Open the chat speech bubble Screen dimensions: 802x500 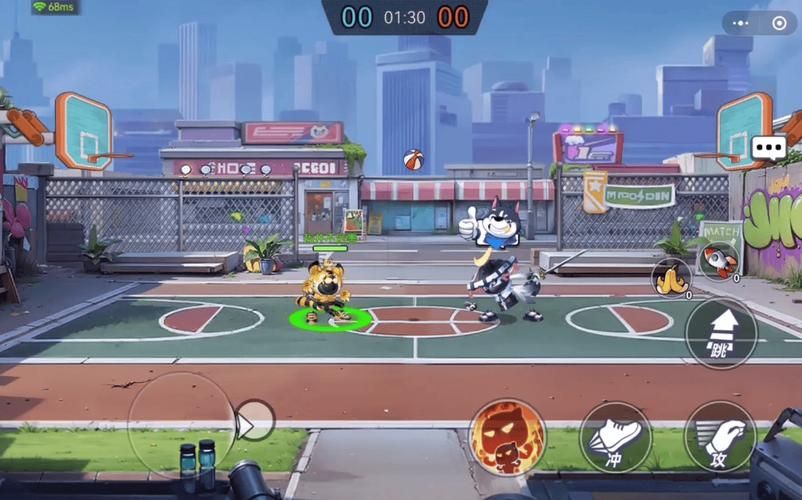coord(769,148)
